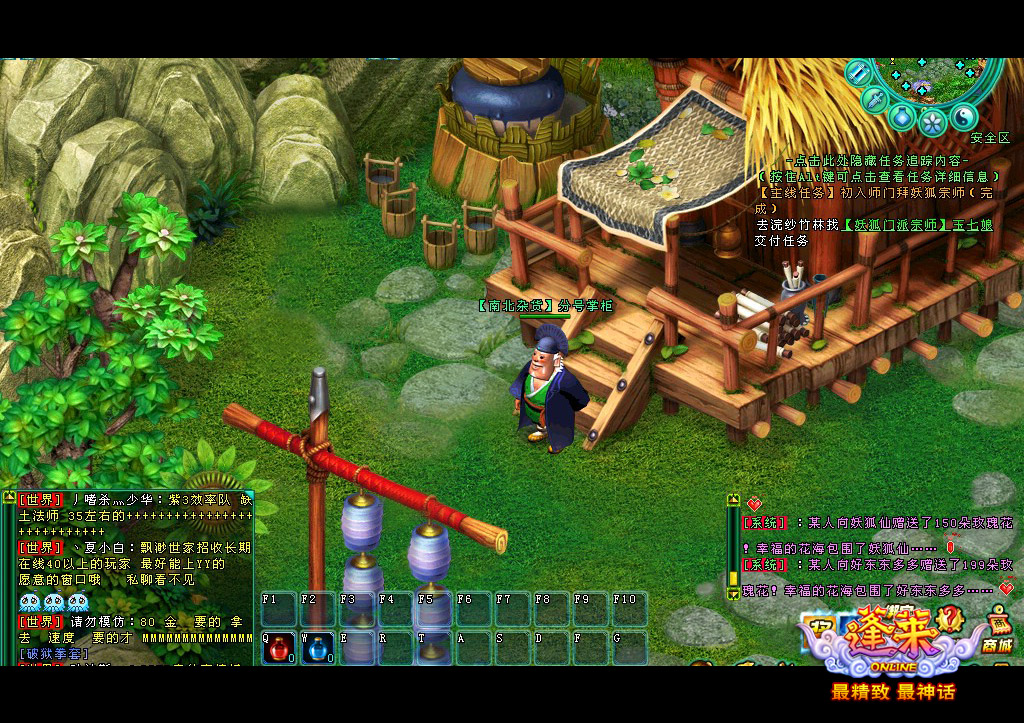
Task: Select the 主线任务 quest entry
Action: click(x=796, y=192)
